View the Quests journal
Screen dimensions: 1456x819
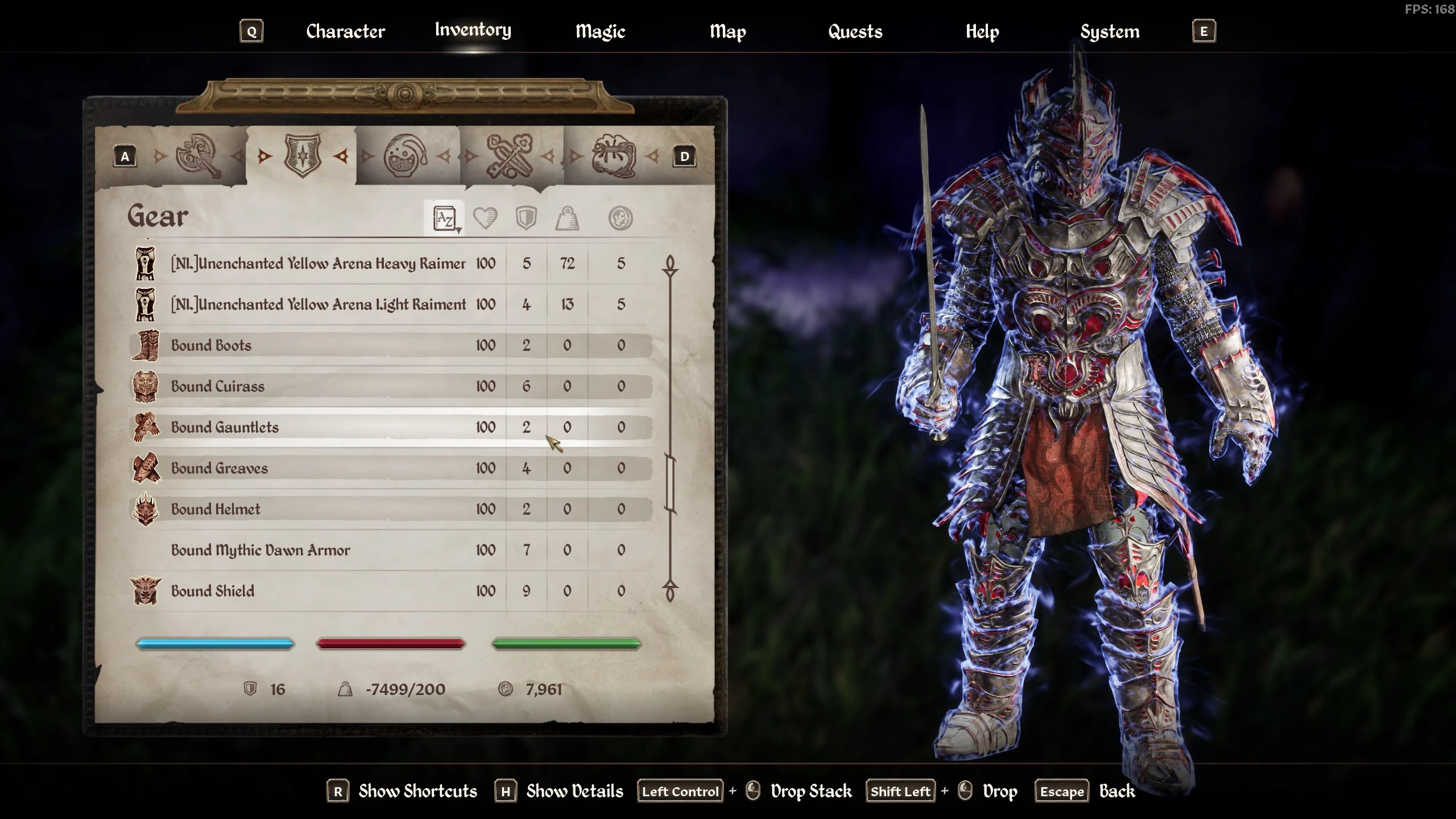pyautogui.click(x=855, y=31)
